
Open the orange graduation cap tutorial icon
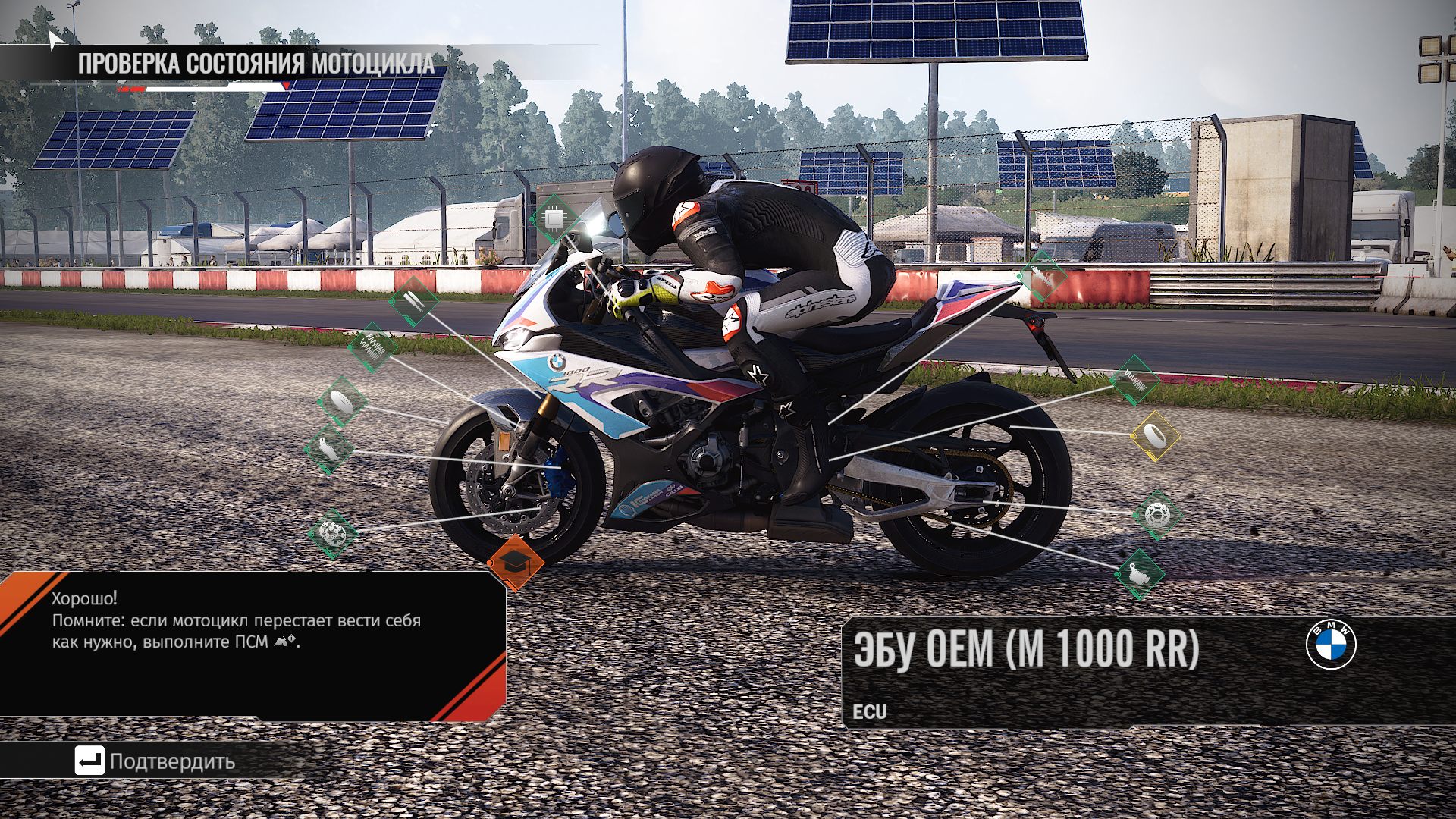click(x=516, y=563)
